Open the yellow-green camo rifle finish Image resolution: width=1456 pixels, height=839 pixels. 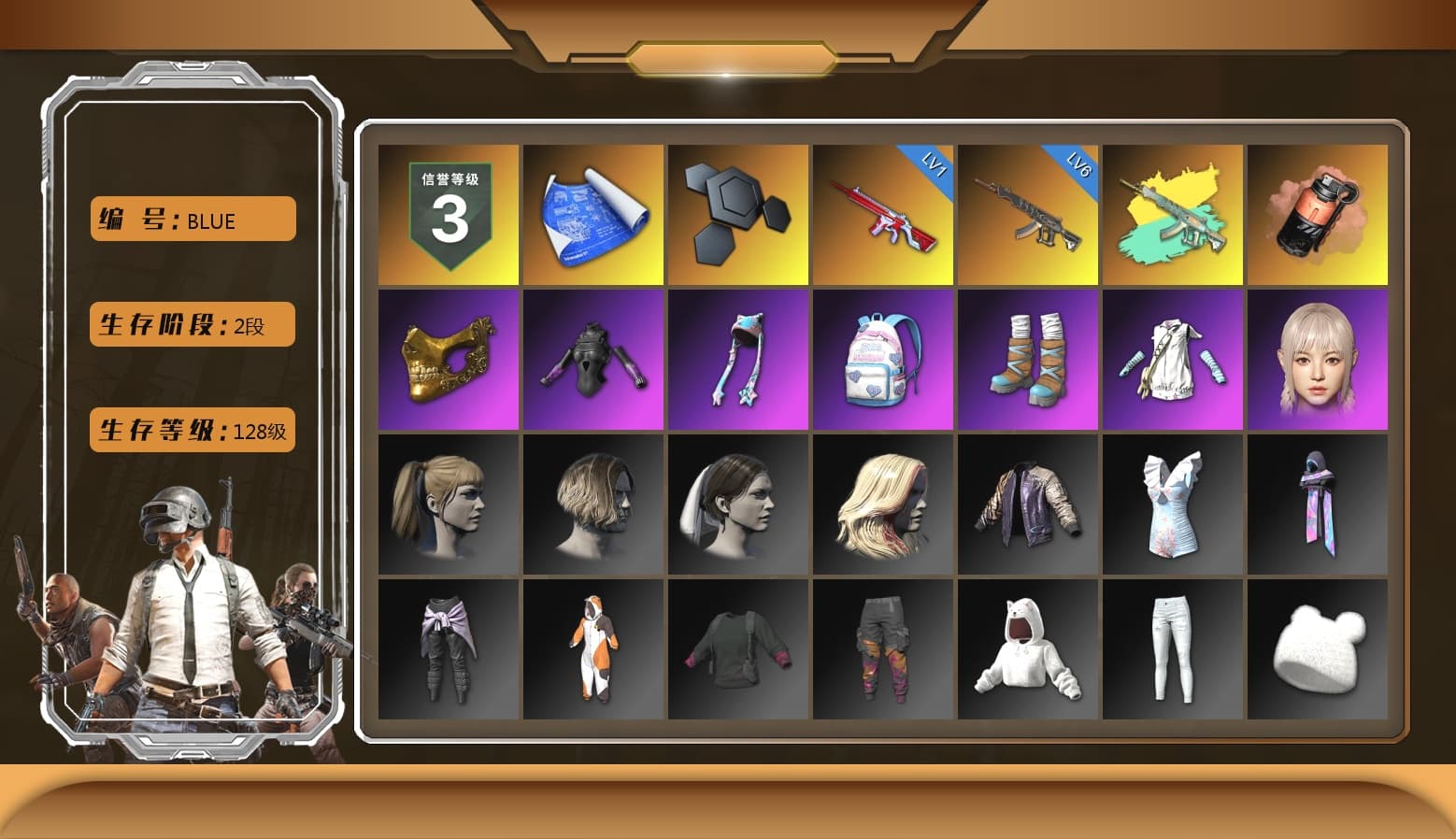point(1173,215)
